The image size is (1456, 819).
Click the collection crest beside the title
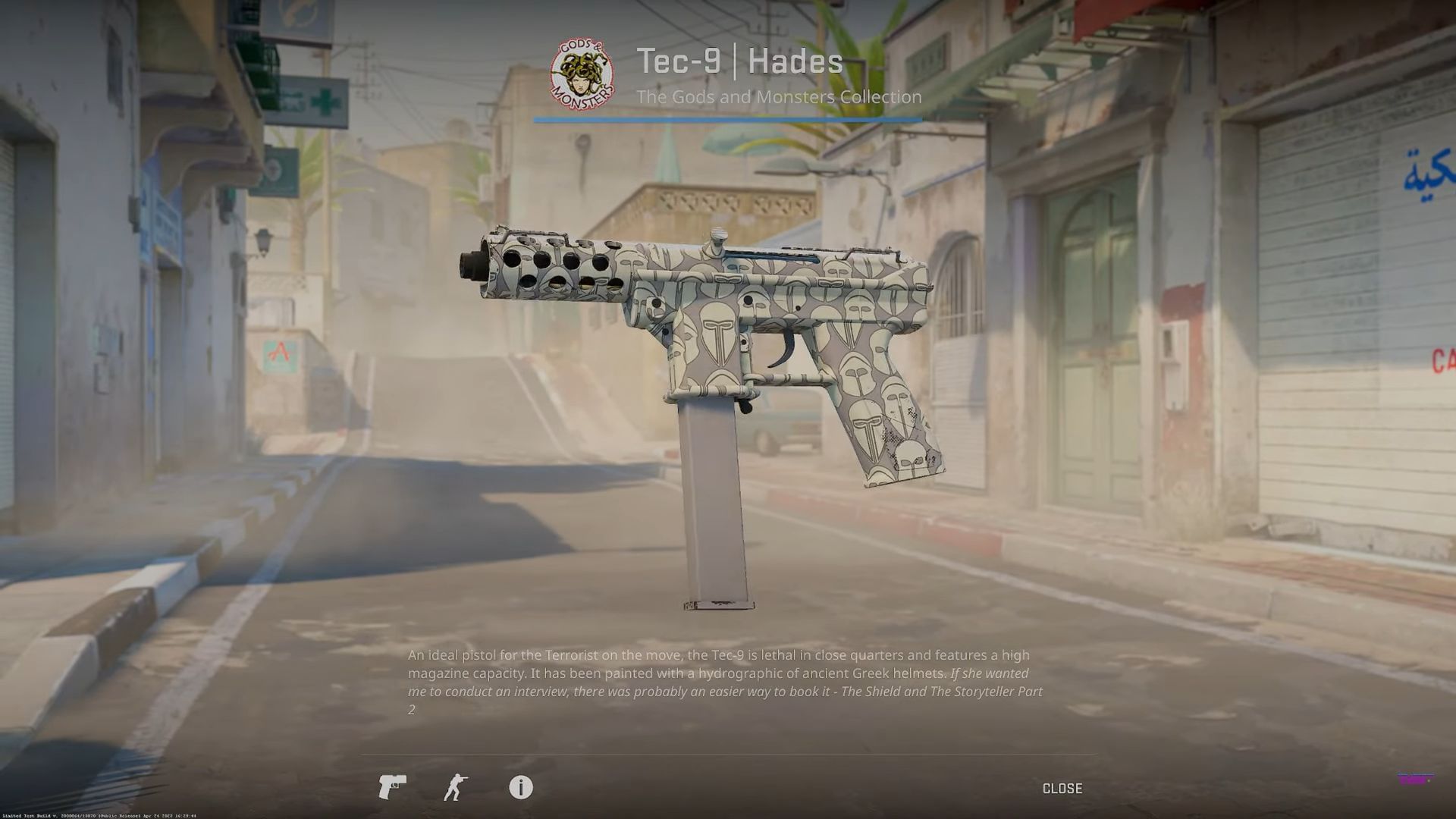click(581, 73)
